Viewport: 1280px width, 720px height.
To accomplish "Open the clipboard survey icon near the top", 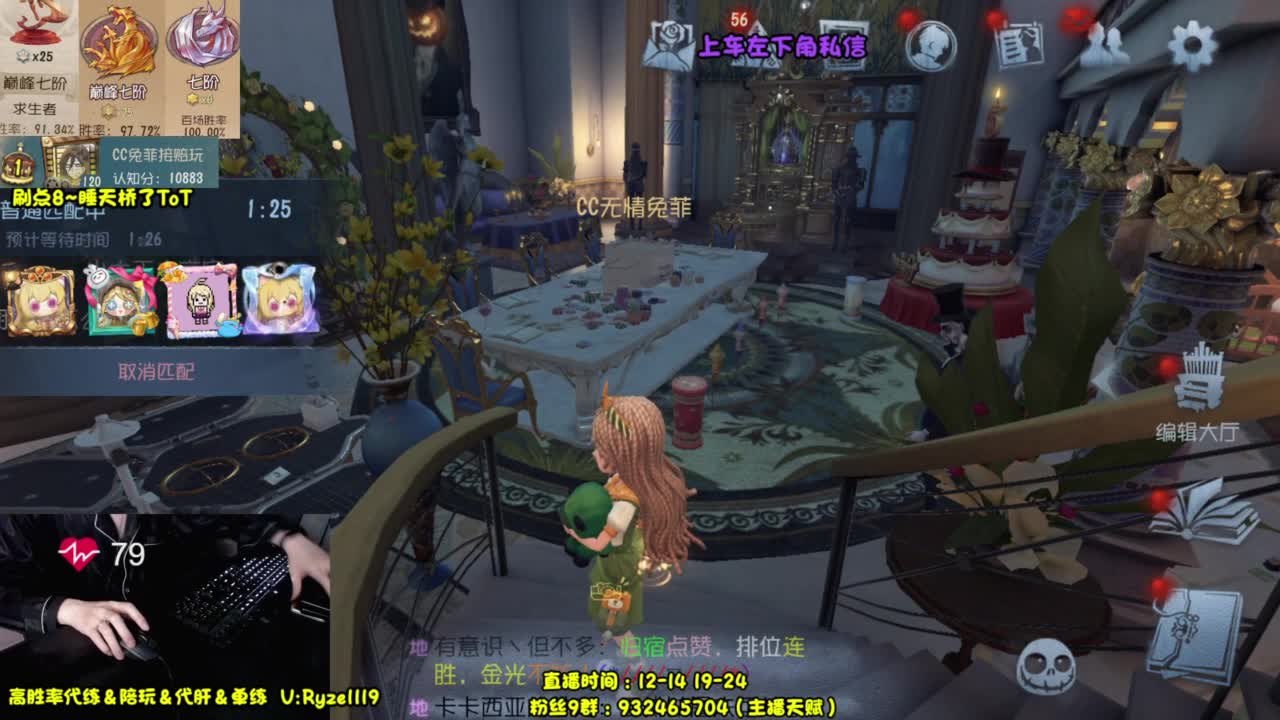I will 1019,42.
